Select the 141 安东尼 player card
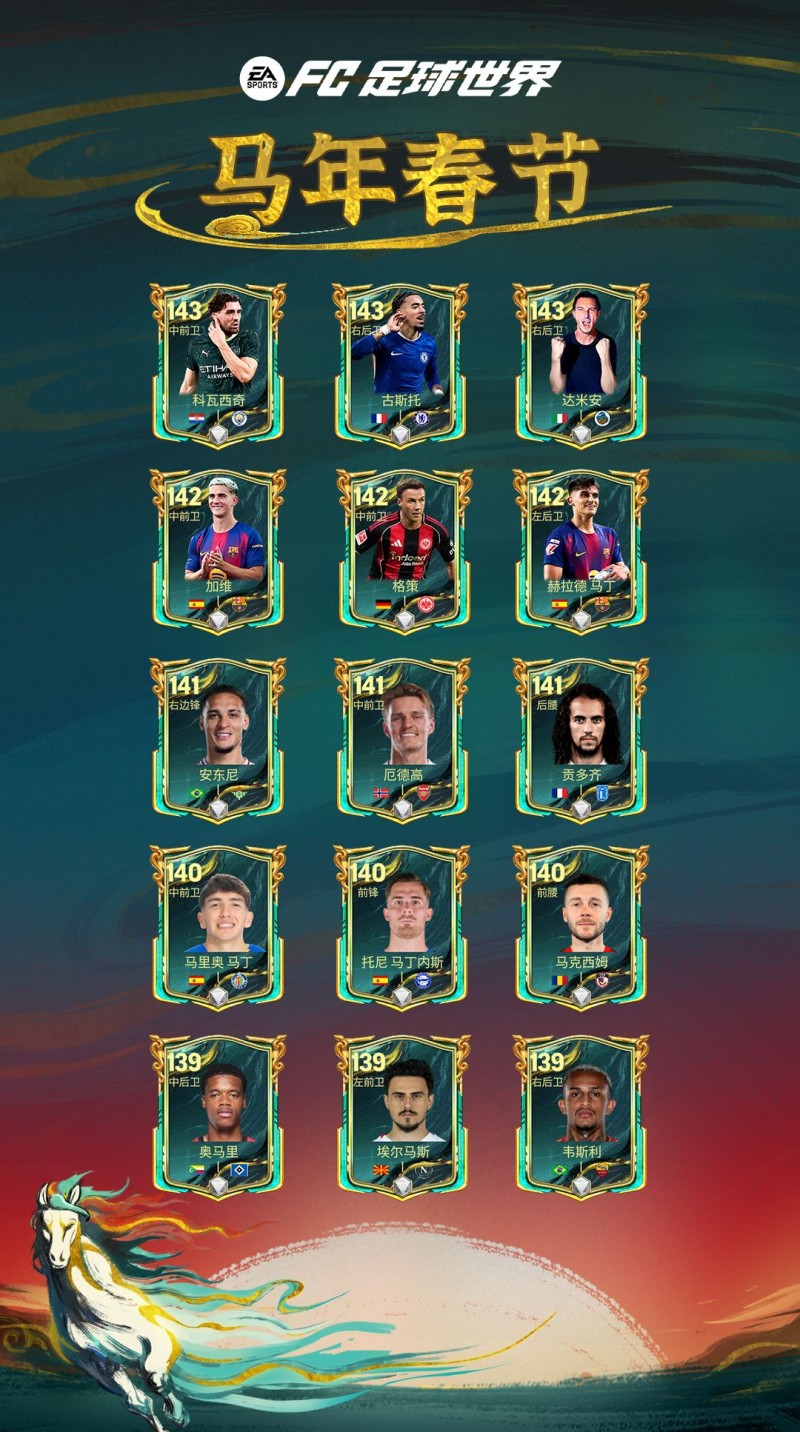This screenshot has height=1432, width=800. pyautogui.click(x=218, y=739)
